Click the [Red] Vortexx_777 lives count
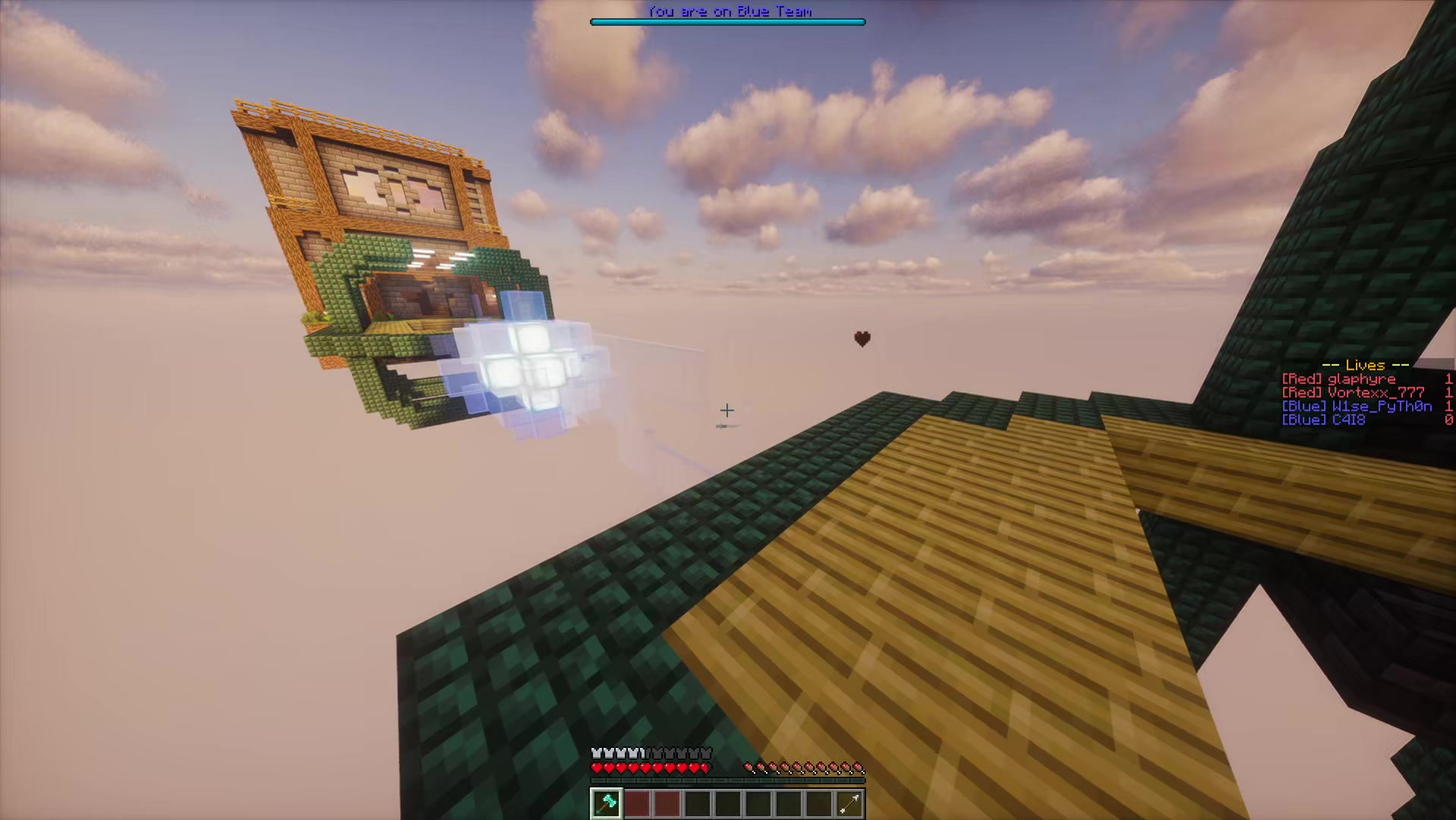Screen dimensions: 1456x820 tap(1448, 393)
